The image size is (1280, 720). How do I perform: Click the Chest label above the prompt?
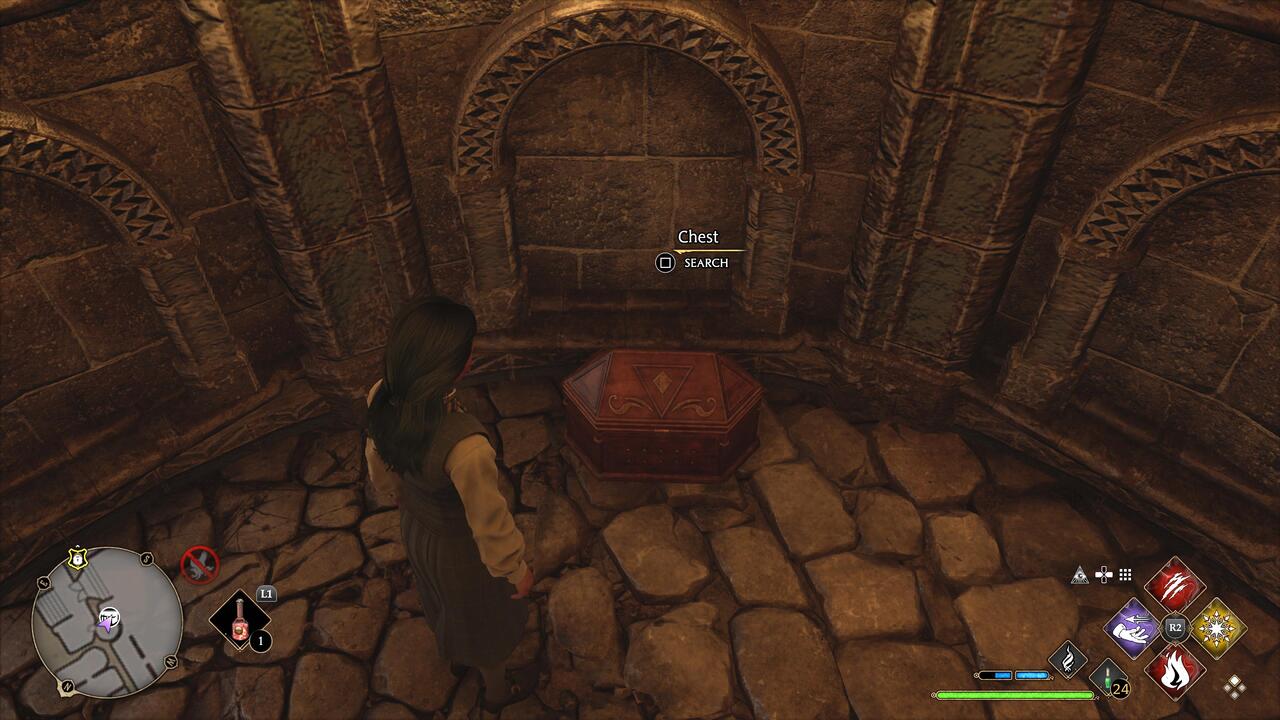coord(699,237)
